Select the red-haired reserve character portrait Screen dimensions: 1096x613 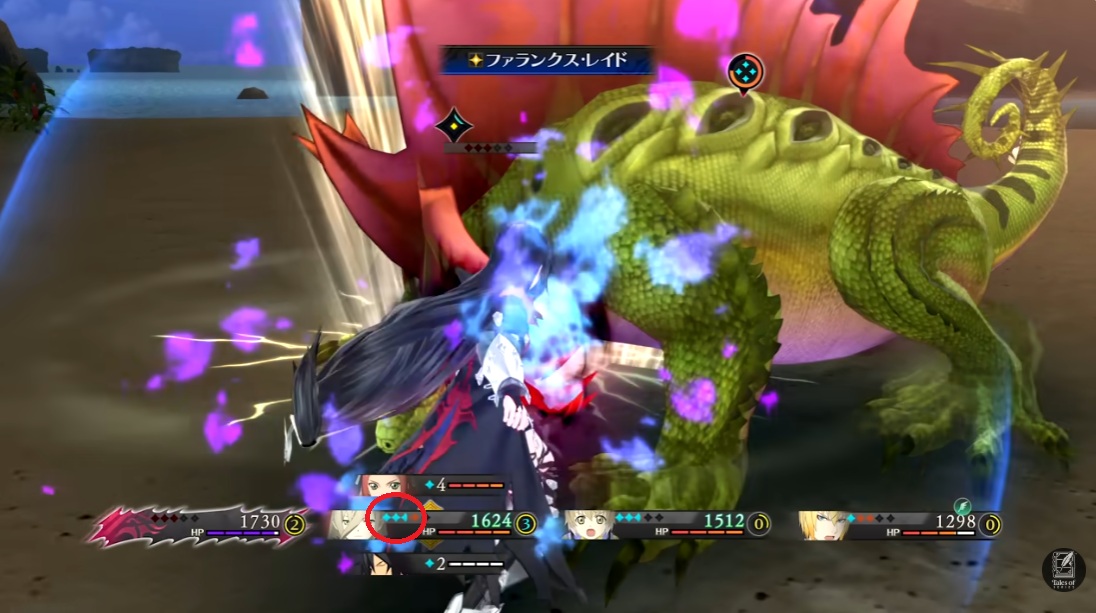point(382,486)
